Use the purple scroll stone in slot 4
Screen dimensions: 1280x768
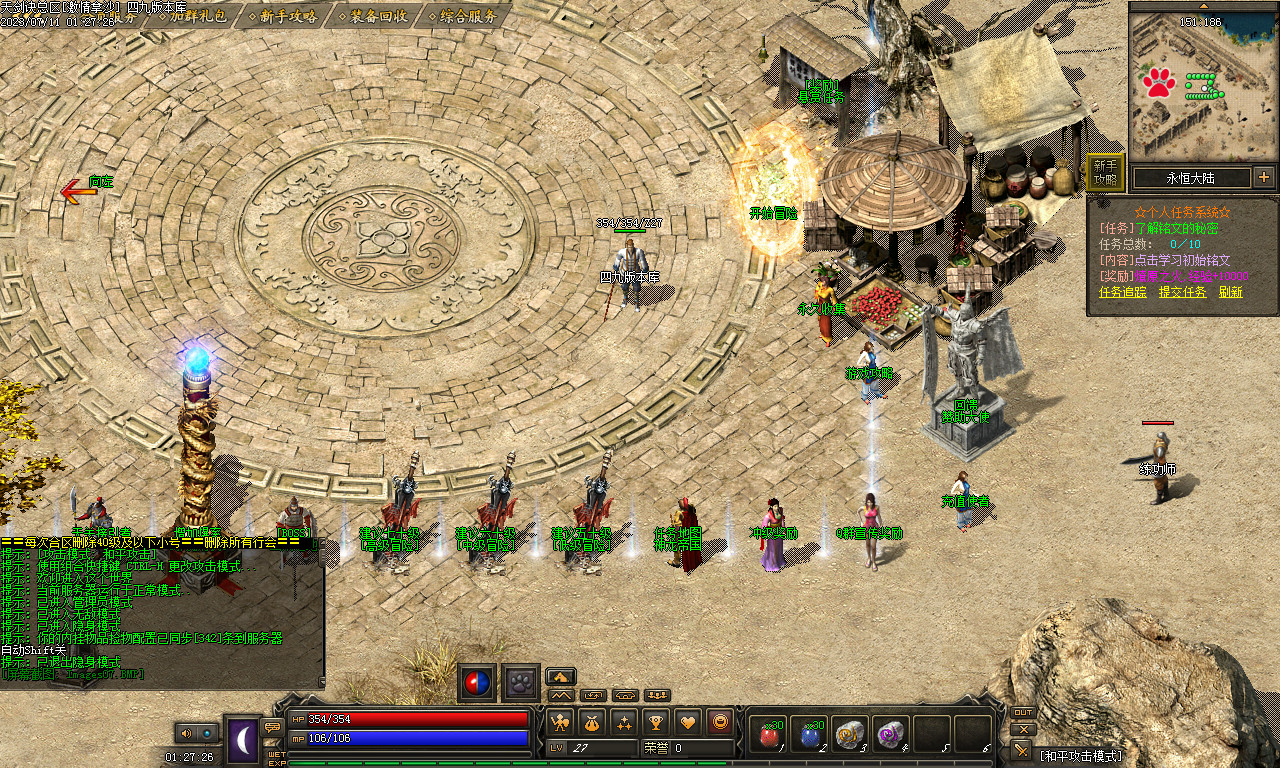[891, 735]
